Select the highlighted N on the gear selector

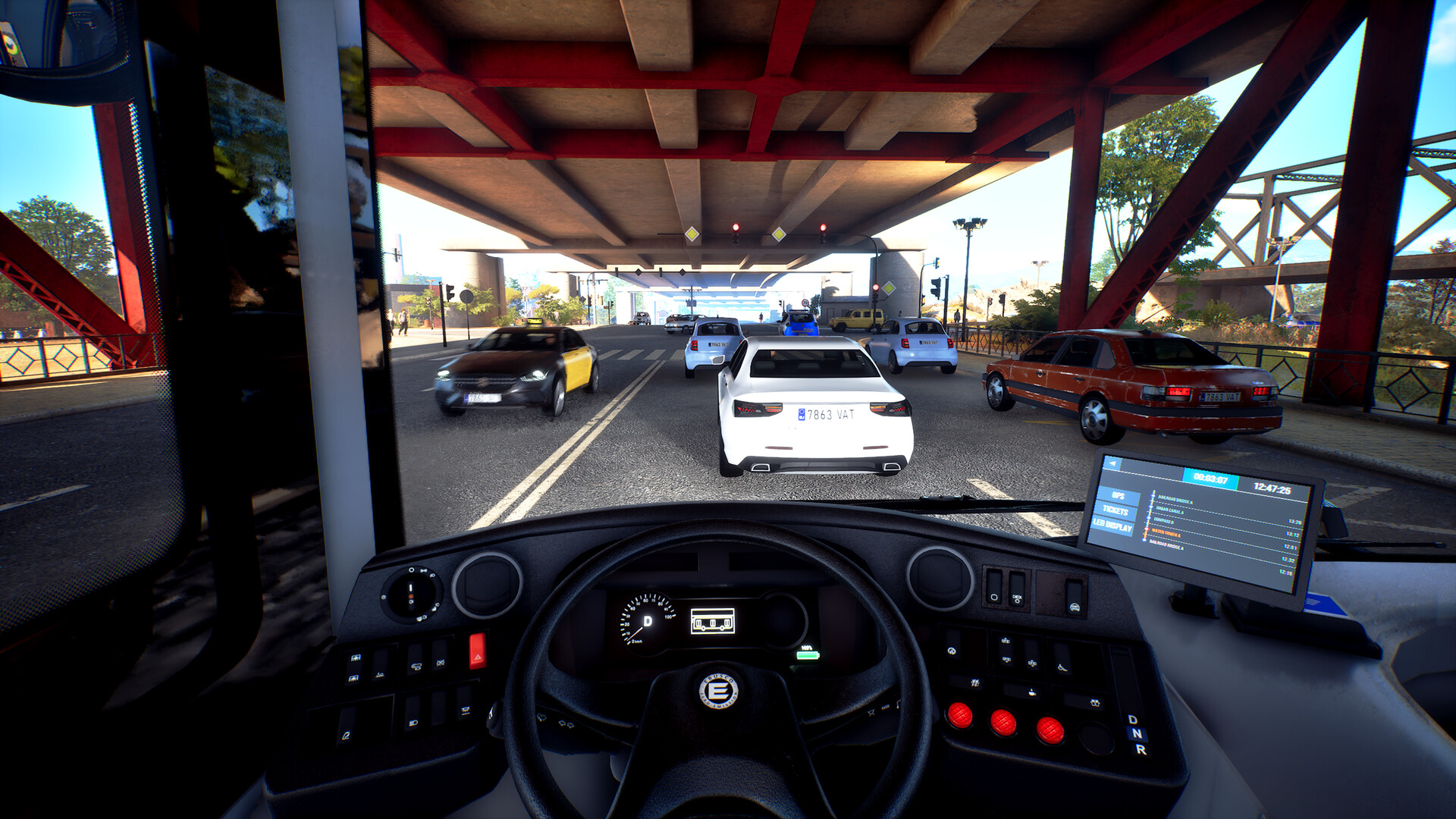pyautogui.click(x=1136, y=733)
